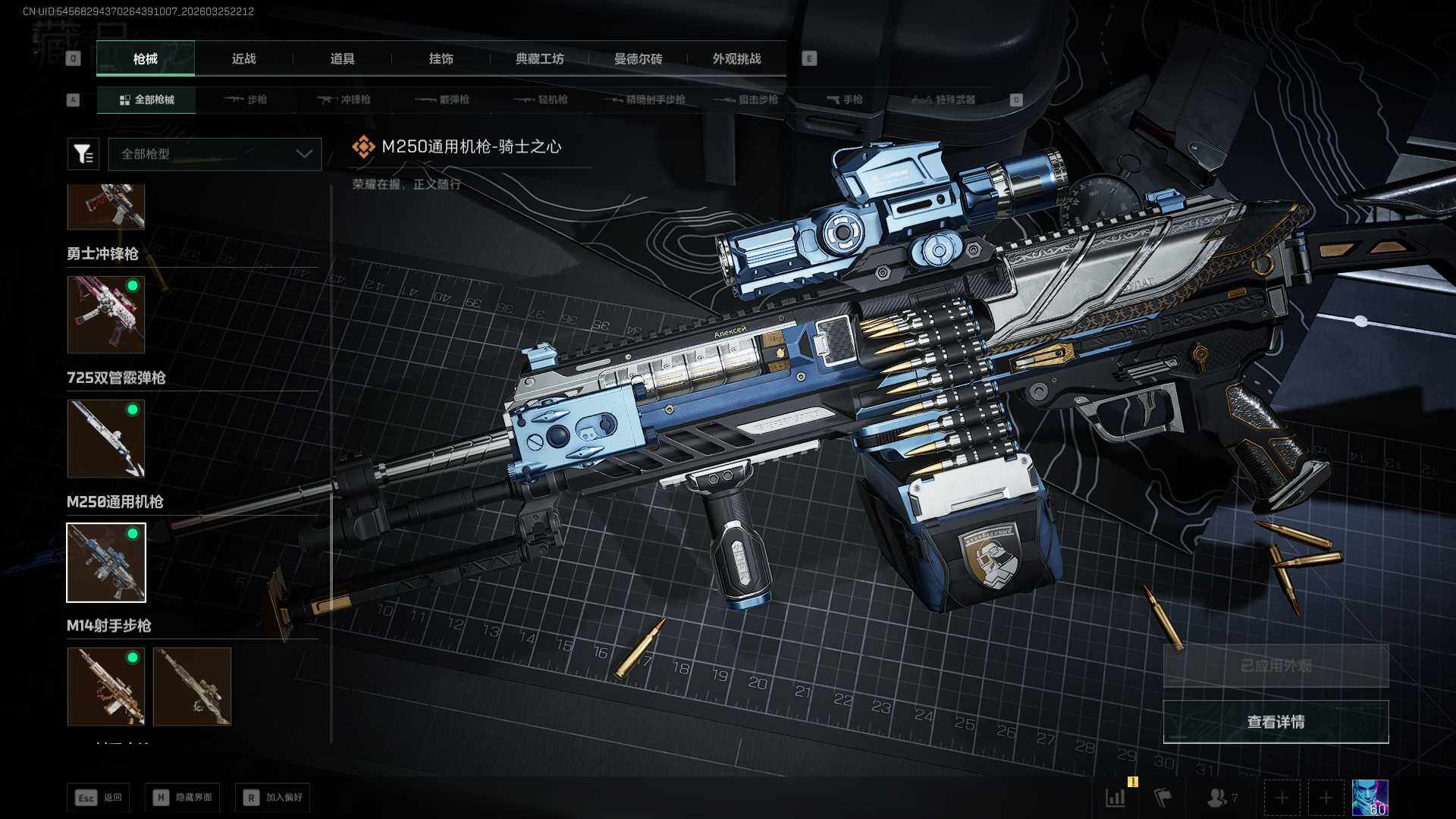Click the player avatar portrait
Image resolution: width=1456 pixels, height=819 pixels.
(1370, 798)
